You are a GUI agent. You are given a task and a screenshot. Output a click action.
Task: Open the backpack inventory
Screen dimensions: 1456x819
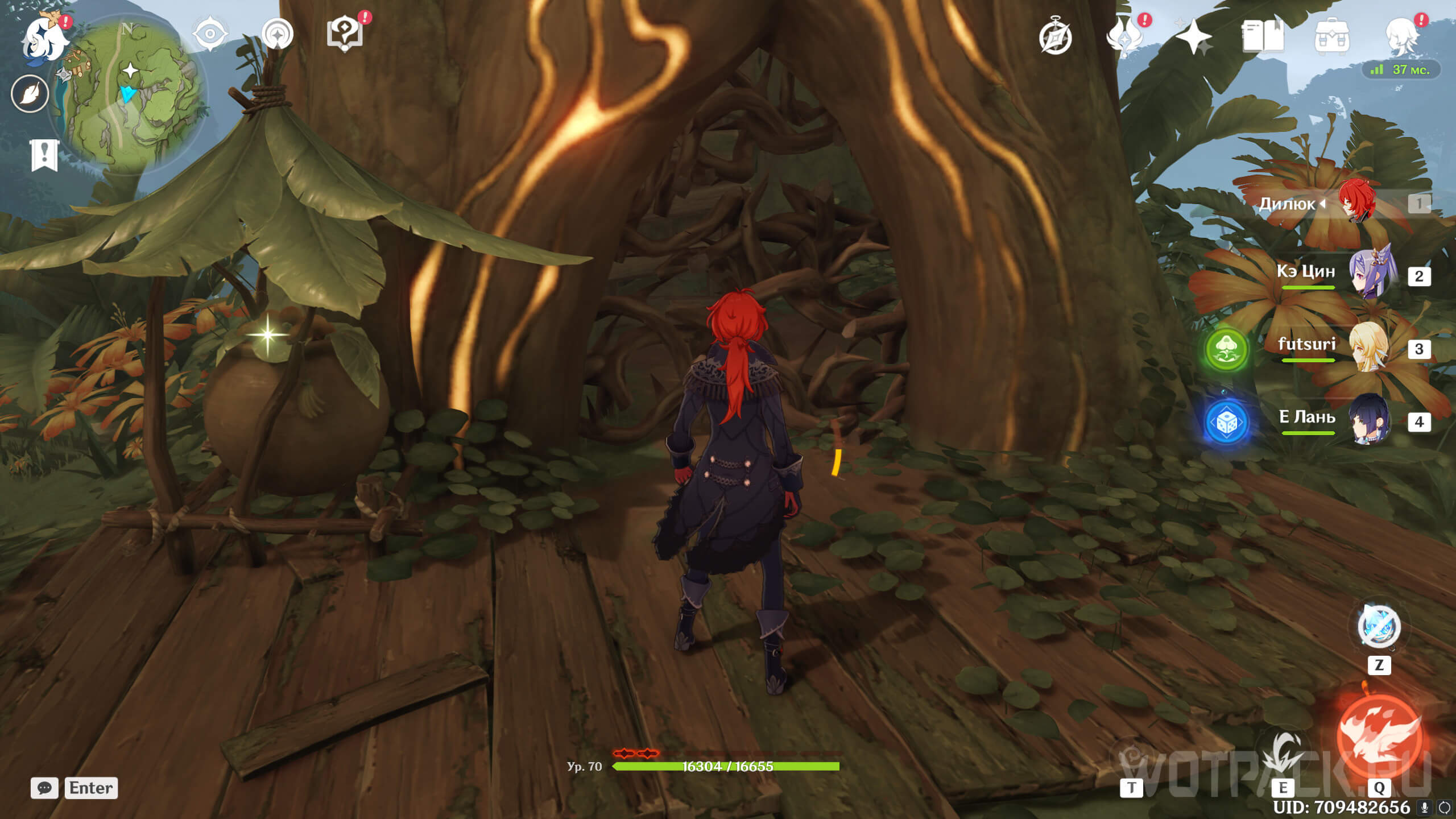click(x=1331, y=38)
